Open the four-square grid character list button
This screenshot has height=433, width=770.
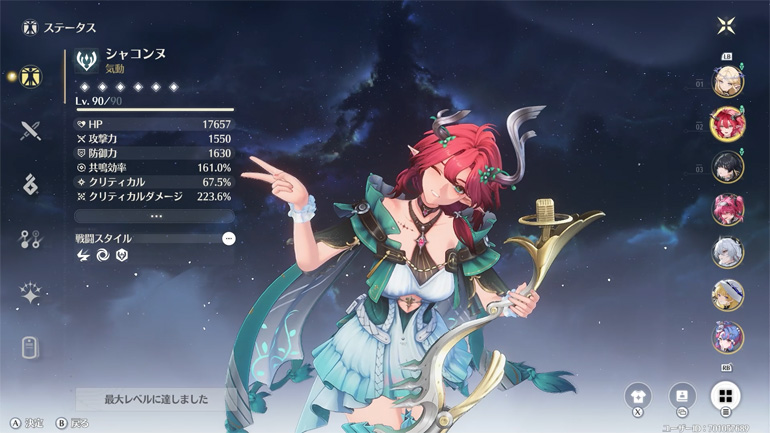click(x=725, y=396)
